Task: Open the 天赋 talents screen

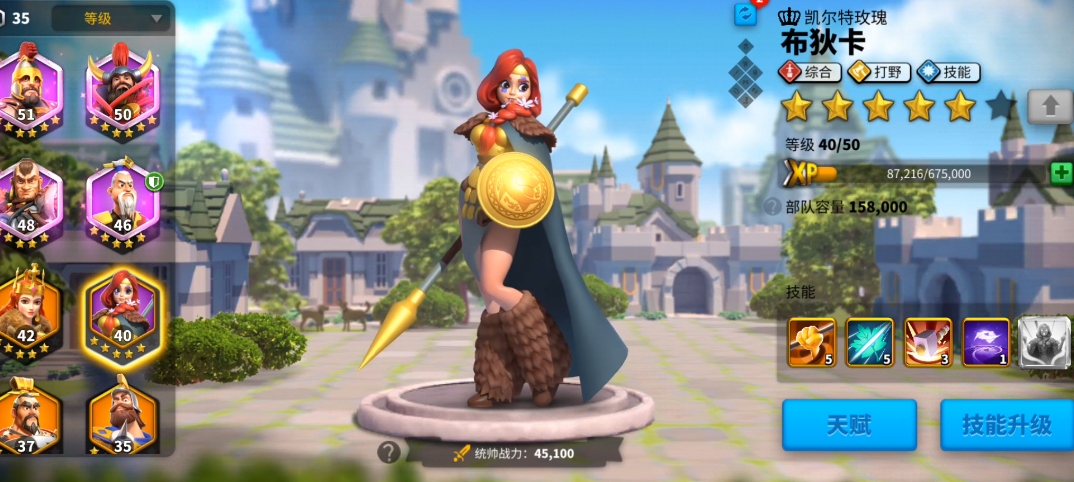Action: click(849, 424)
